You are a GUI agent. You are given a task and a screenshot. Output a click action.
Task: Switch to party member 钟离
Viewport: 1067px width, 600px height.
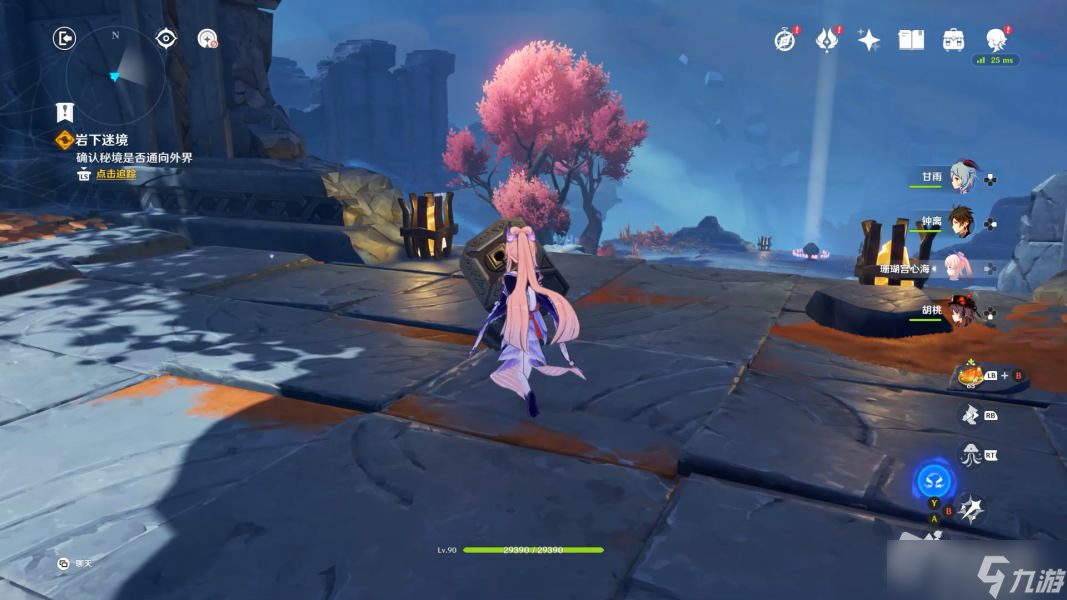pyautogui.click(x=962, y=222)
